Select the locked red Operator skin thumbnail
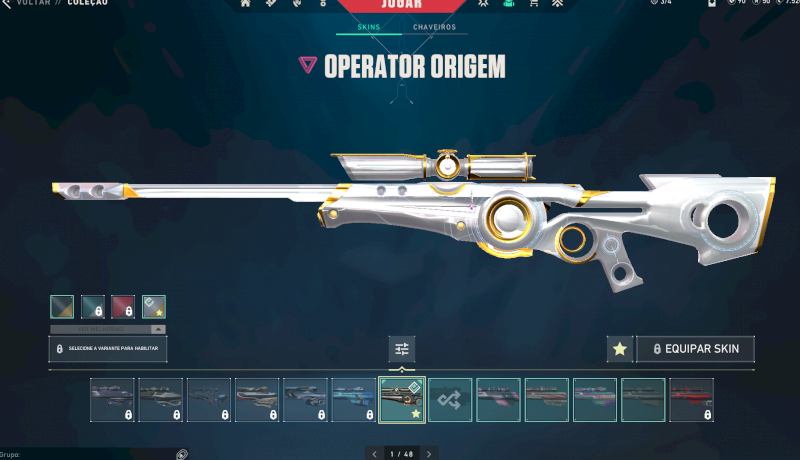 coord(692,399)
